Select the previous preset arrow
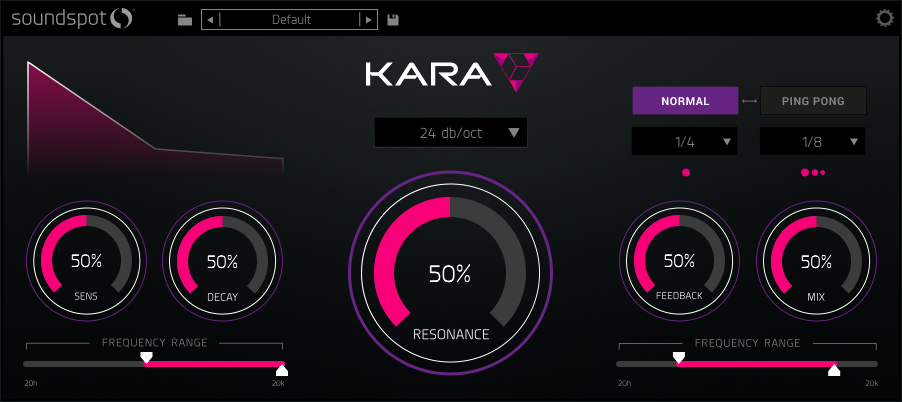The width and height of the screenshot is (902, 402). (210, 19)
